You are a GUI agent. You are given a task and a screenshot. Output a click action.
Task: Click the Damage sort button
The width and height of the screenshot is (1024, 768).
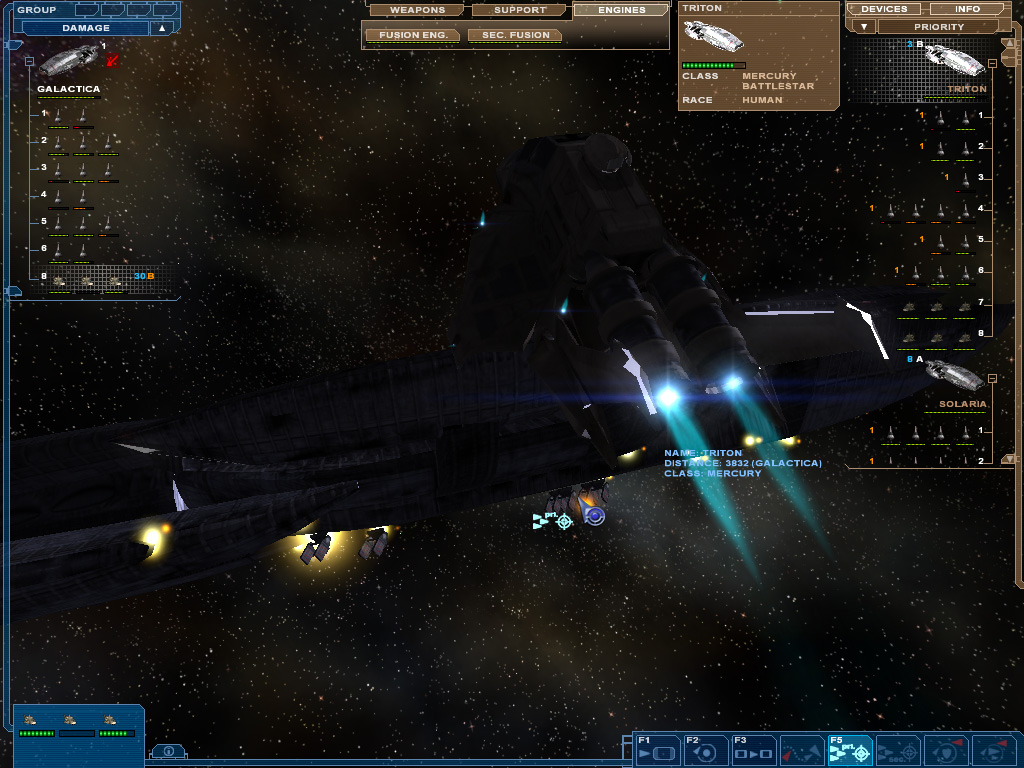[x=86, y=28]
